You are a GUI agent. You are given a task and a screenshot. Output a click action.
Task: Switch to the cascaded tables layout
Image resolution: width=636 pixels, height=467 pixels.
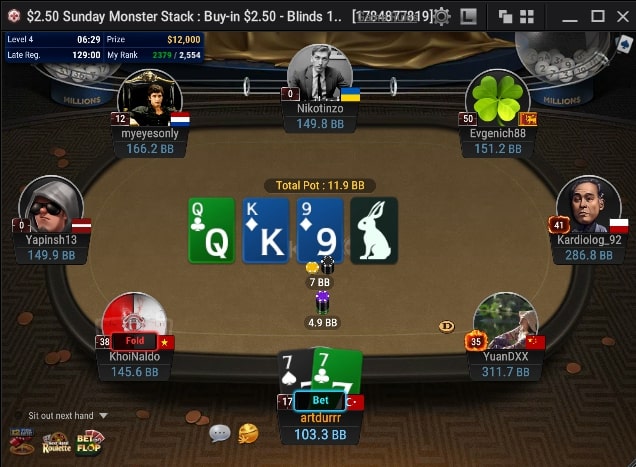coord(505,16)
